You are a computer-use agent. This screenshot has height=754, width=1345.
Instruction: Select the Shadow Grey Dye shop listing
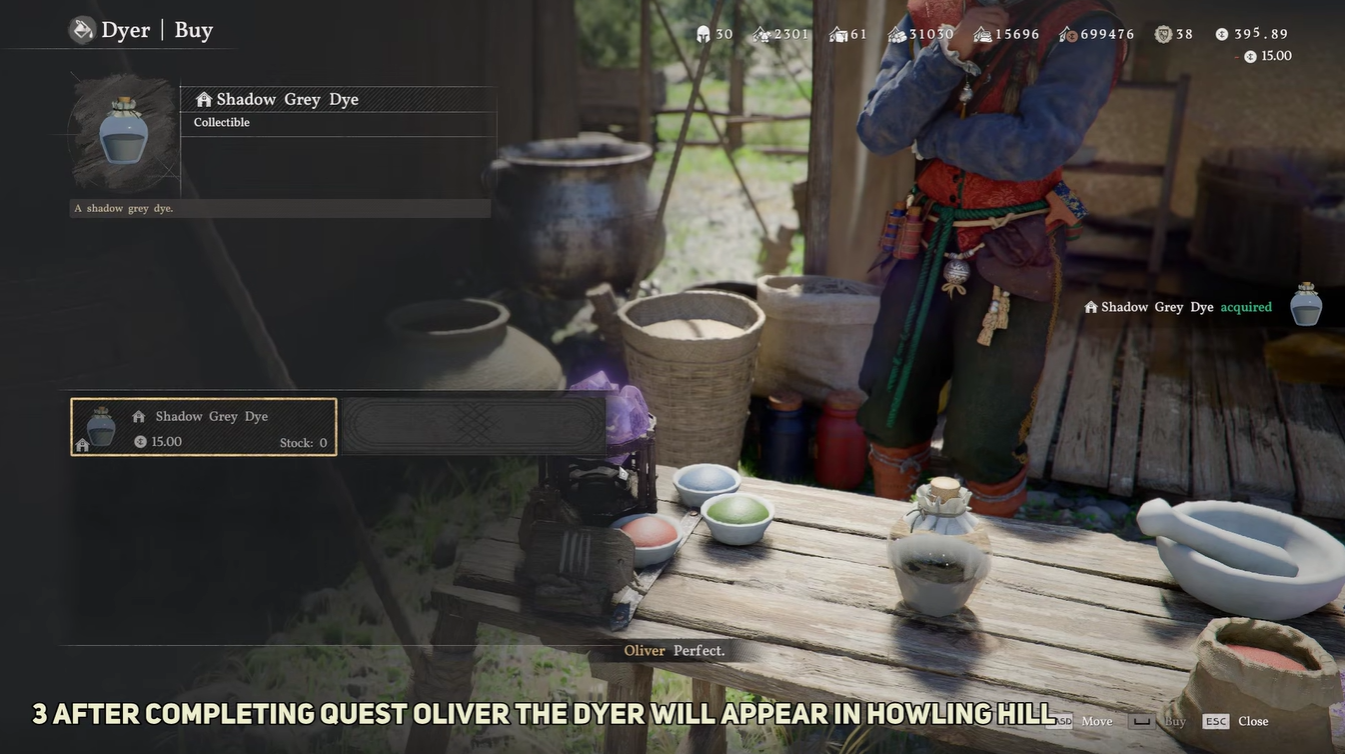tap(204, 427)
